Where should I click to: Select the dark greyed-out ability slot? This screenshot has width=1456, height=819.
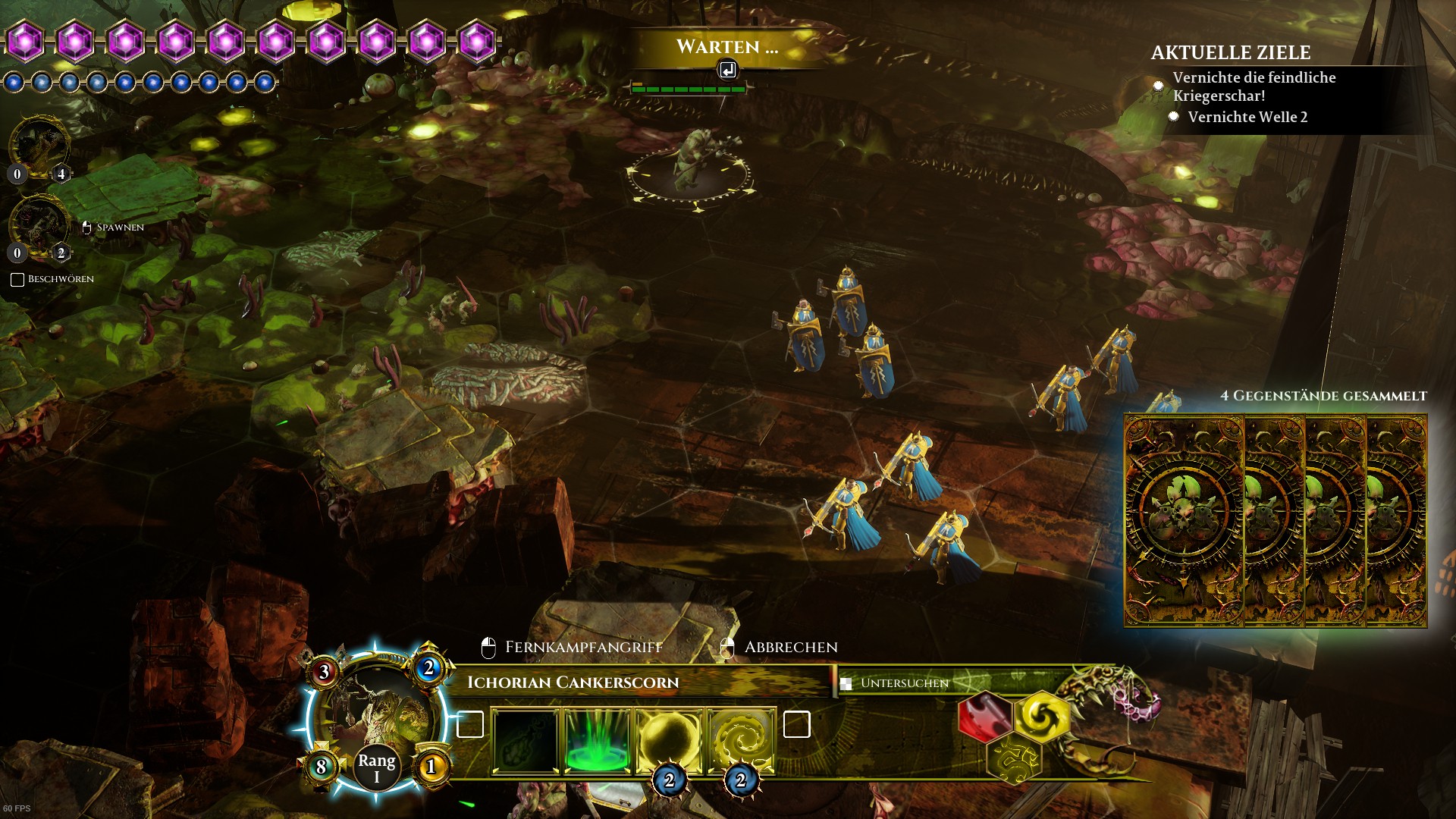[x=526, y=740]
